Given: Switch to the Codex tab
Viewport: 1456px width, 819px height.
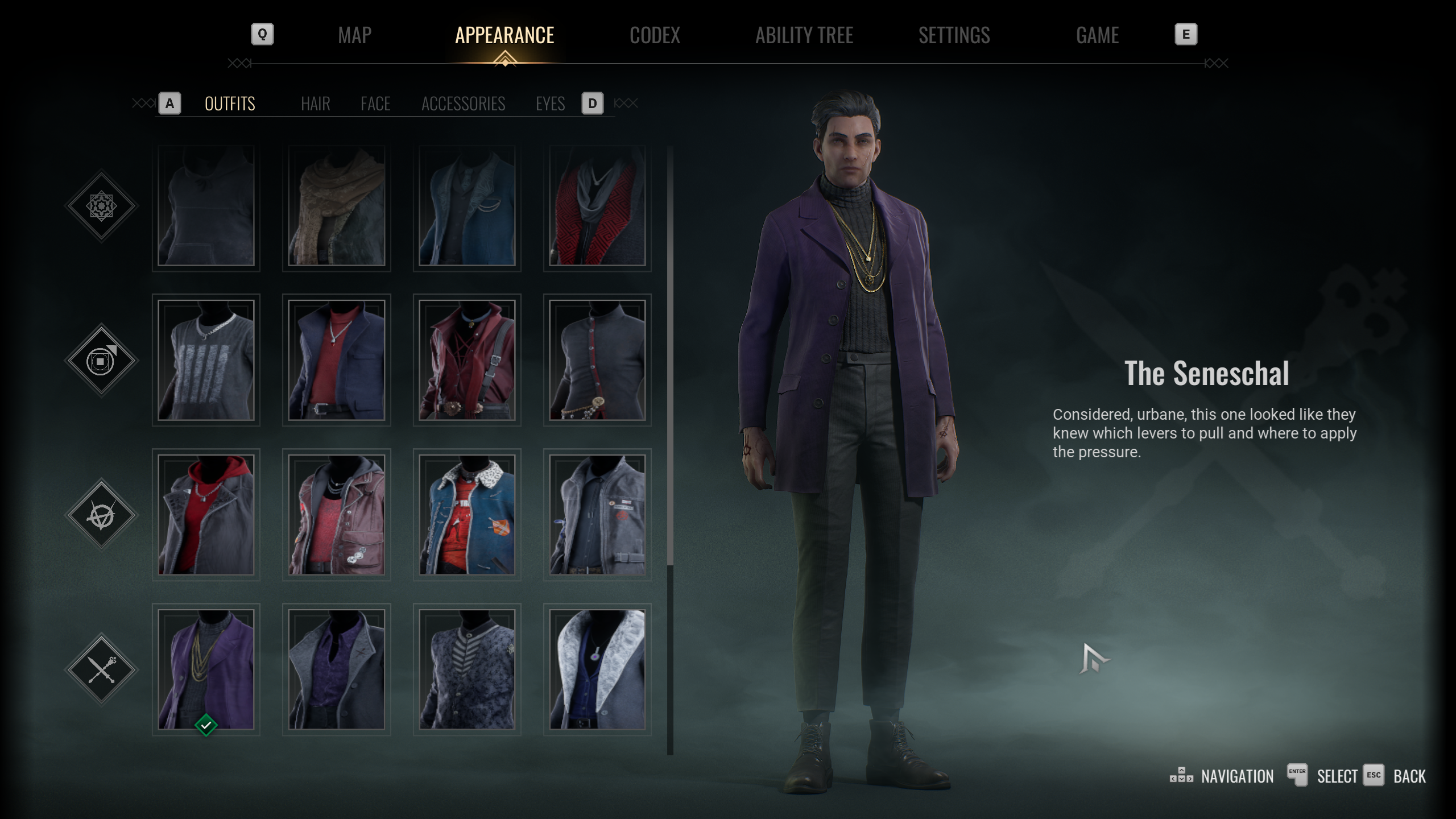Looking at the screenshot, I should (655, 35).
